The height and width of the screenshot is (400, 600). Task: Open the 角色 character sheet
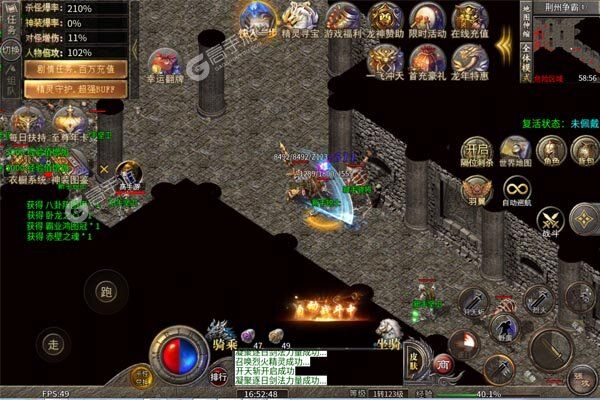pos(548,150)
